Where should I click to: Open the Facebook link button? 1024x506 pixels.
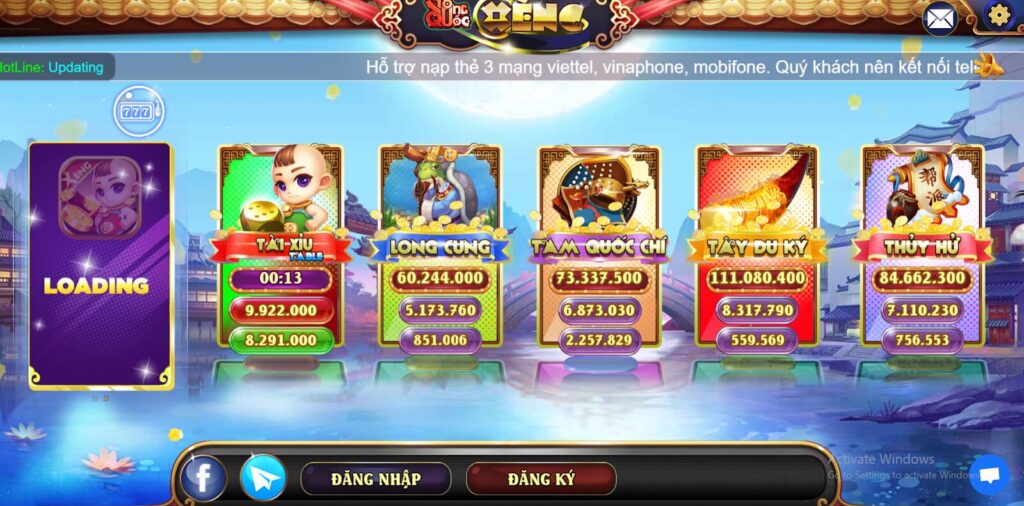click(203, 478)
